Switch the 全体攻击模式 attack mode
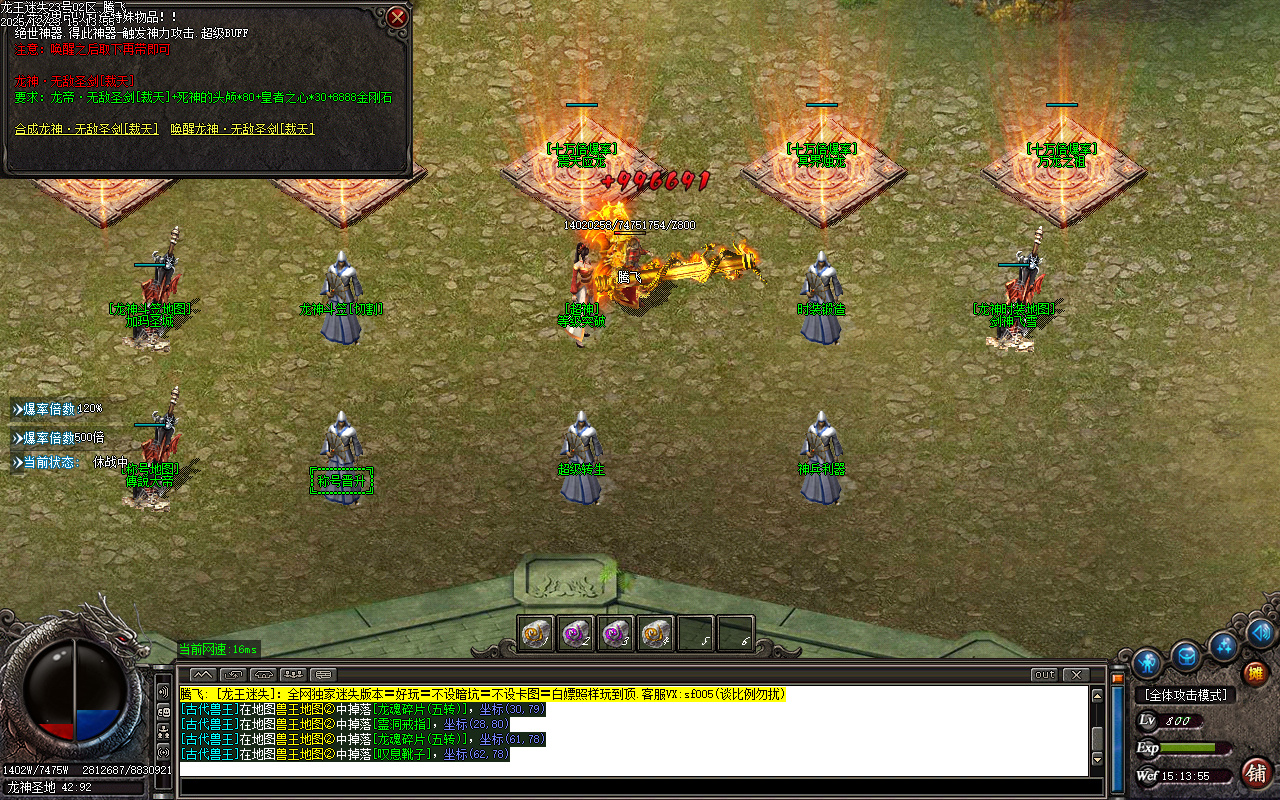The height and width of the screenshot is (800, 1280). tap(1186, 695)
